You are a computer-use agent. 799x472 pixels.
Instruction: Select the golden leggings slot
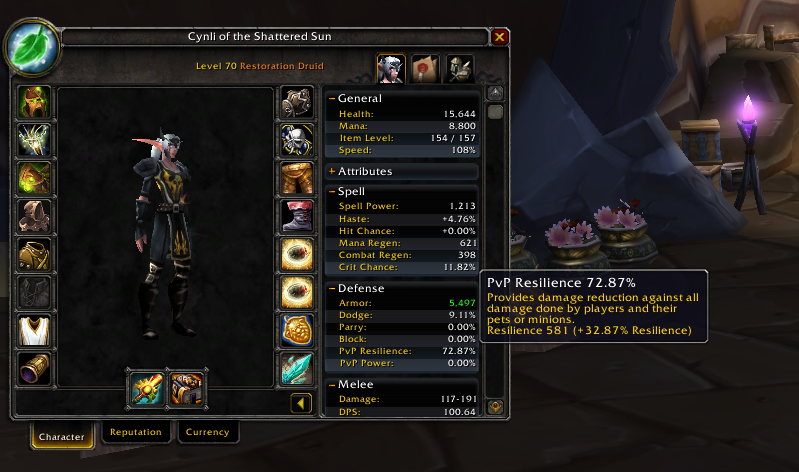296,178
